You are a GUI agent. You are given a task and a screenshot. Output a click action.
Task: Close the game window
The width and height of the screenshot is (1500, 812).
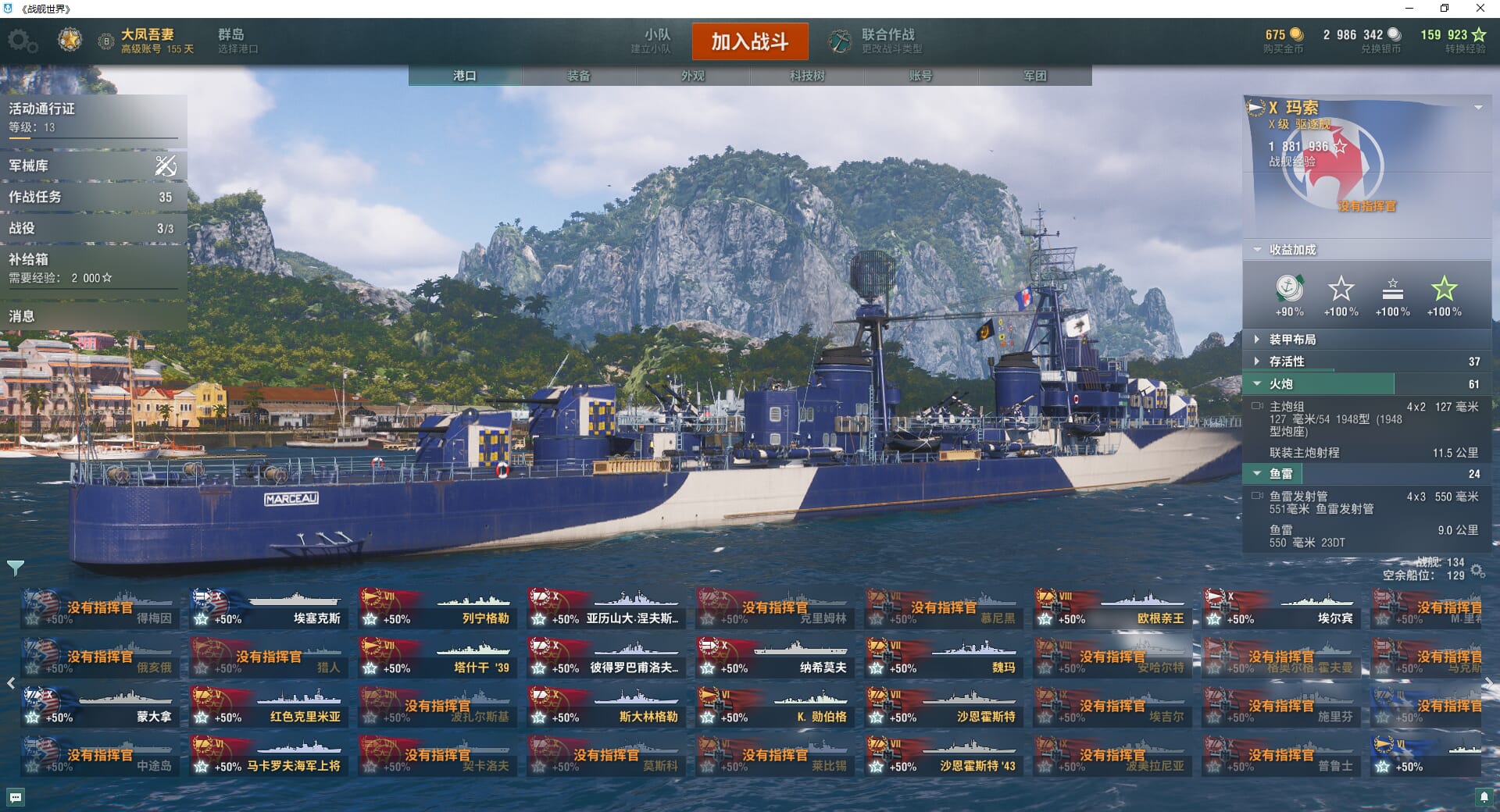pyautogui.click(x=1480, y=9)
